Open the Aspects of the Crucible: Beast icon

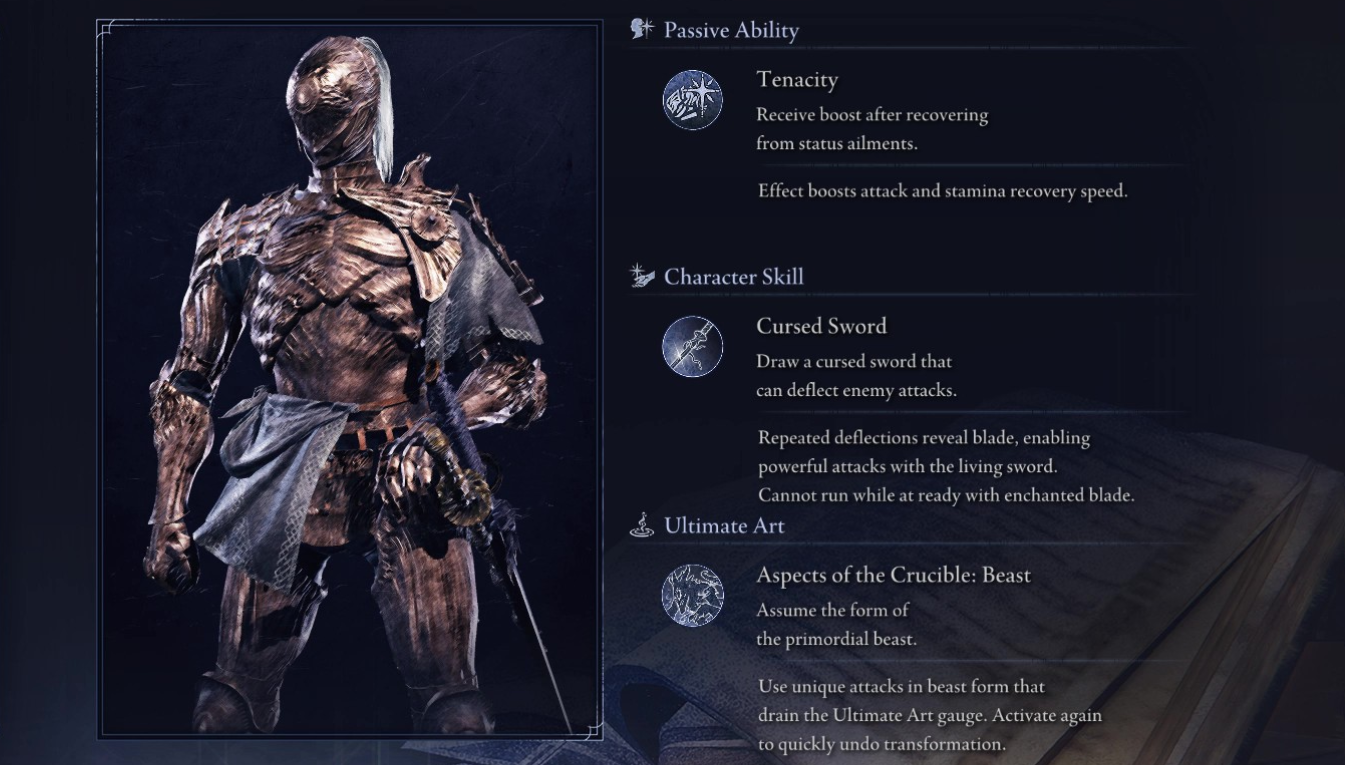pos(693,595)
